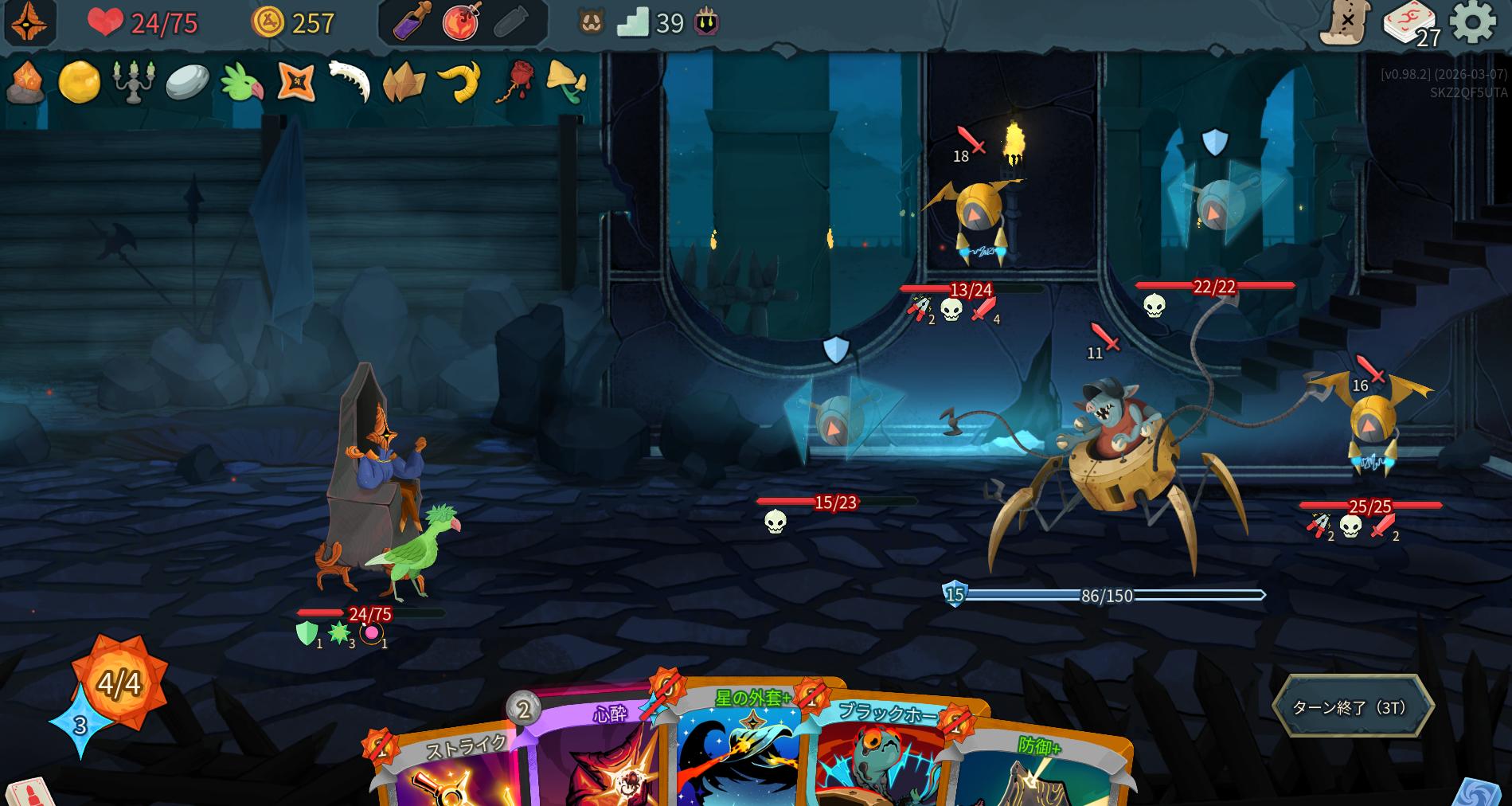Click the character emblem in top-left corner
Viewport: 1512px width, 806px height.
pos(29,22)
